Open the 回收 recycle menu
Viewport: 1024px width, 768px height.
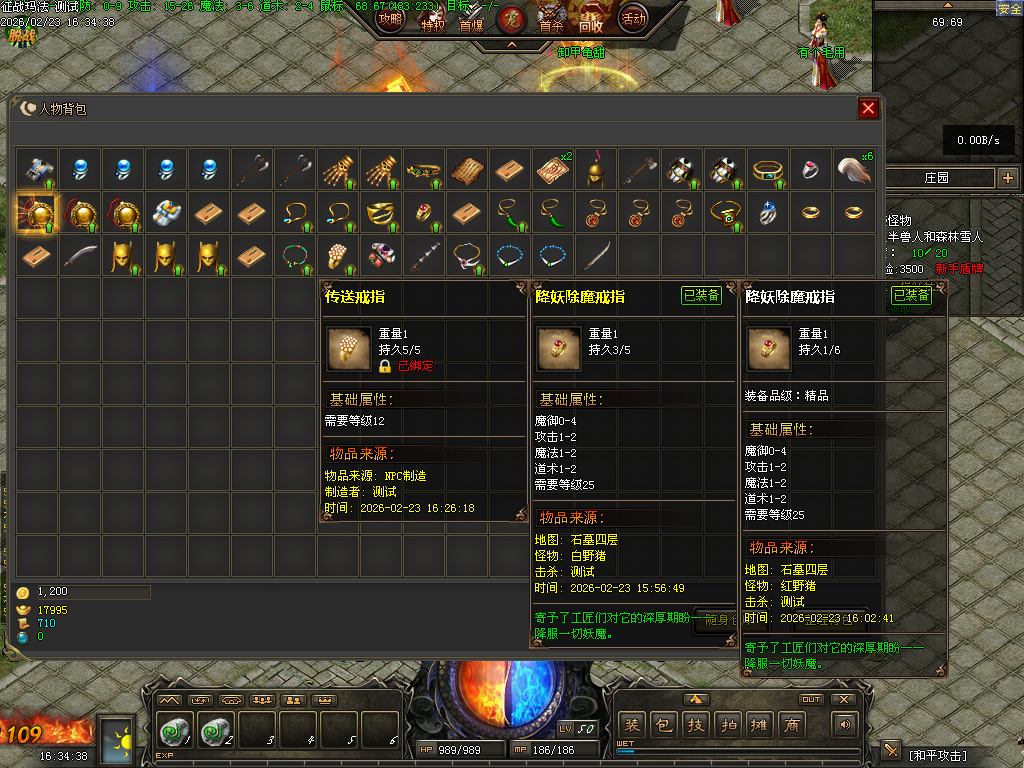(x=591, y=26)
